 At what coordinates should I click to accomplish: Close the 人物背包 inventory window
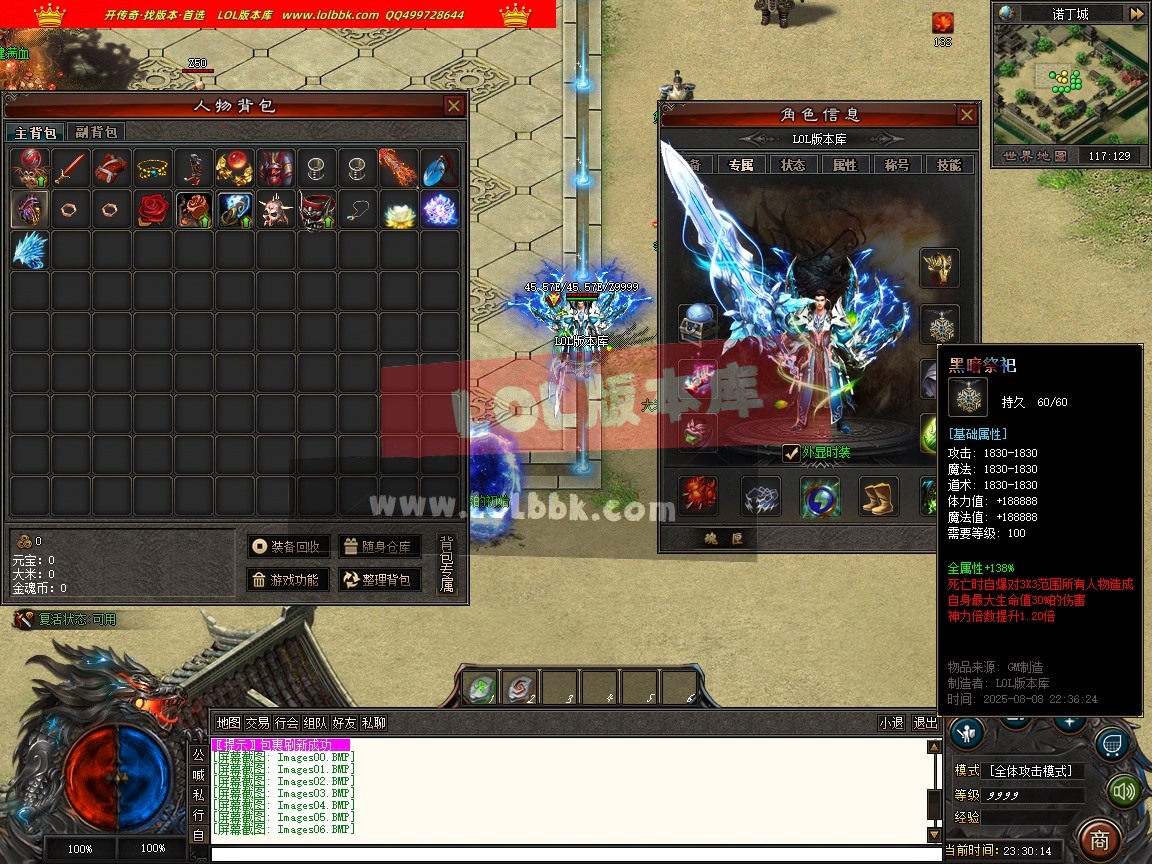click(454, 106)
